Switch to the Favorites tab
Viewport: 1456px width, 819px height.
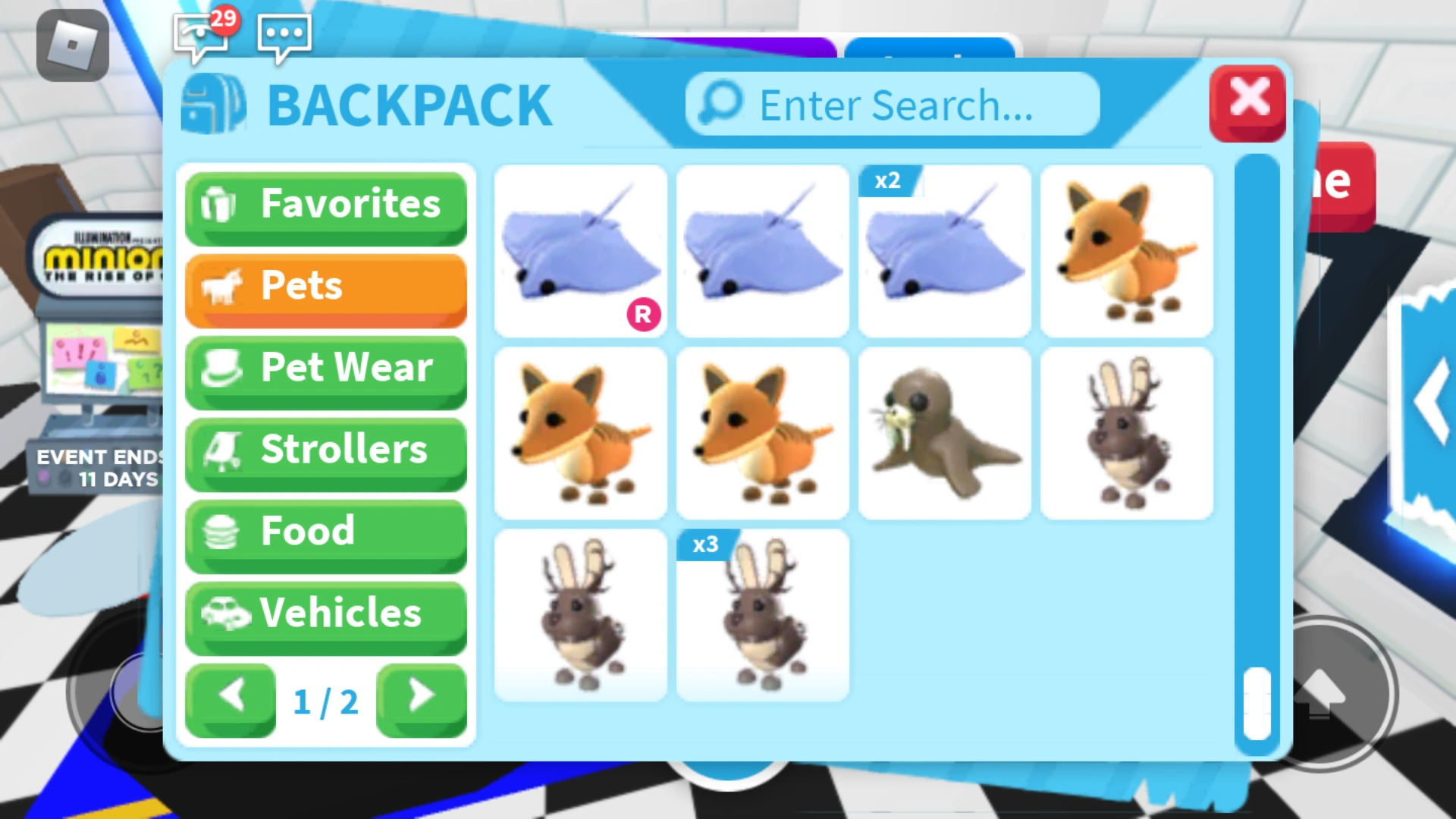tap(326, 205)
